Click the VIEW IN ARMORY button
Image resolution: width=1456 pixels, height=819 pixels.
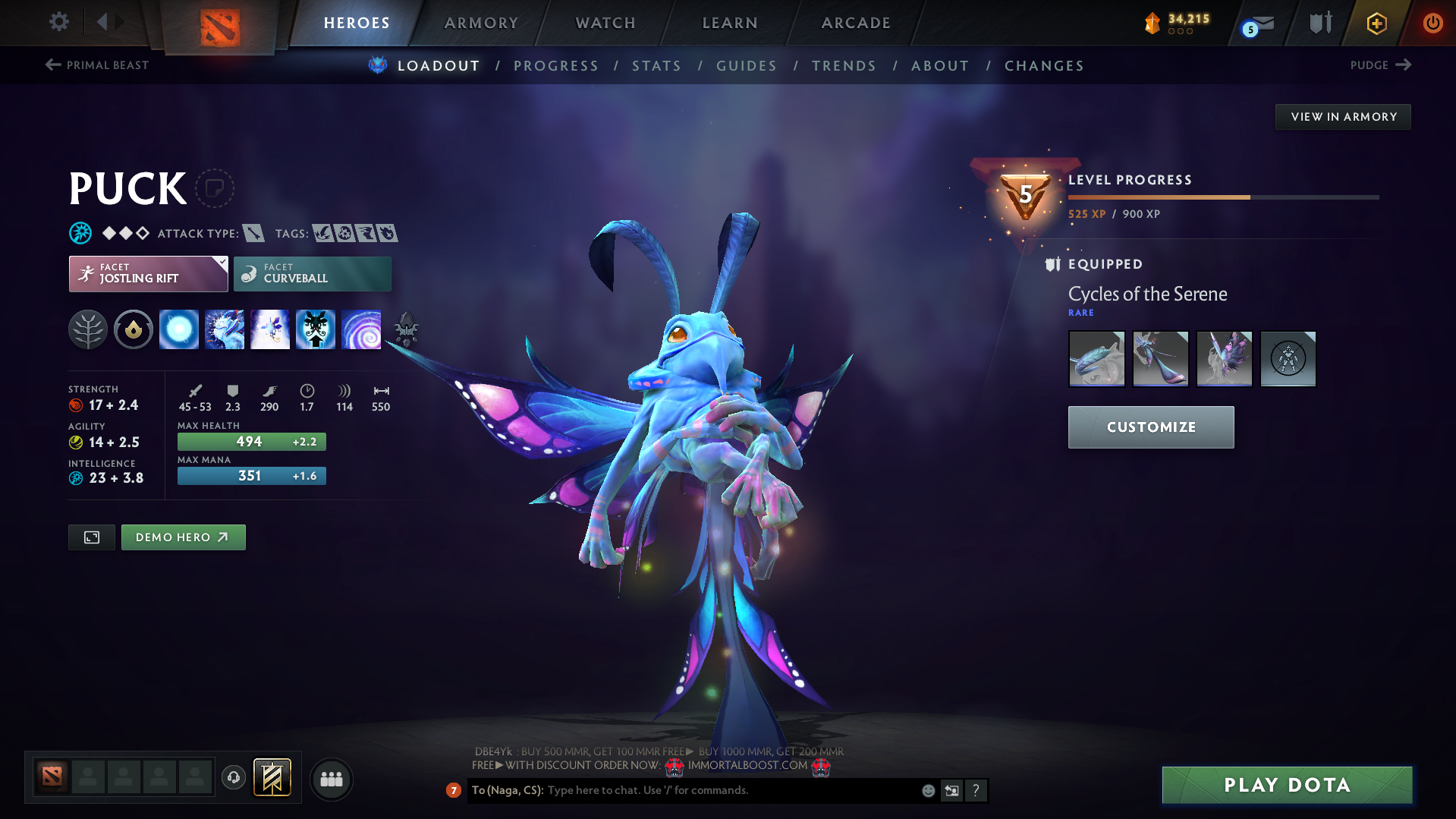[x=1343, y=116]
